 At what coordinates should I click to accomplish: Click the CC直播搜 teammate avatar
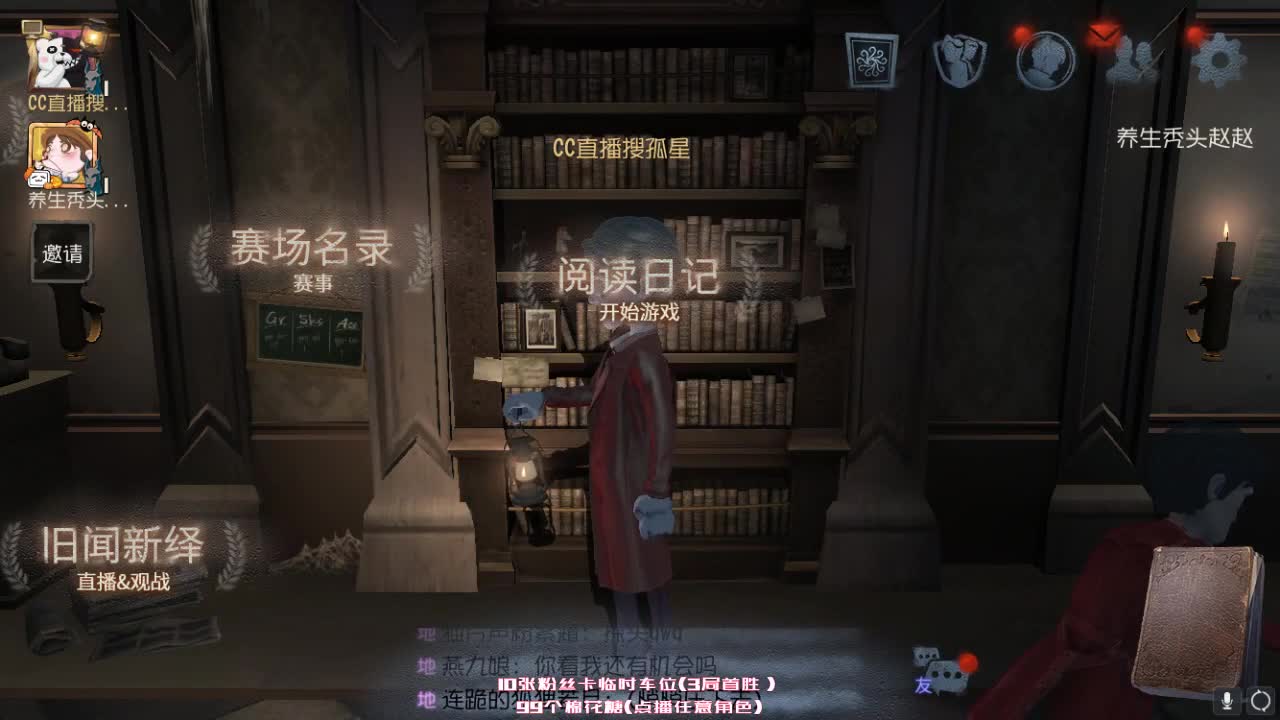point(55,55)
